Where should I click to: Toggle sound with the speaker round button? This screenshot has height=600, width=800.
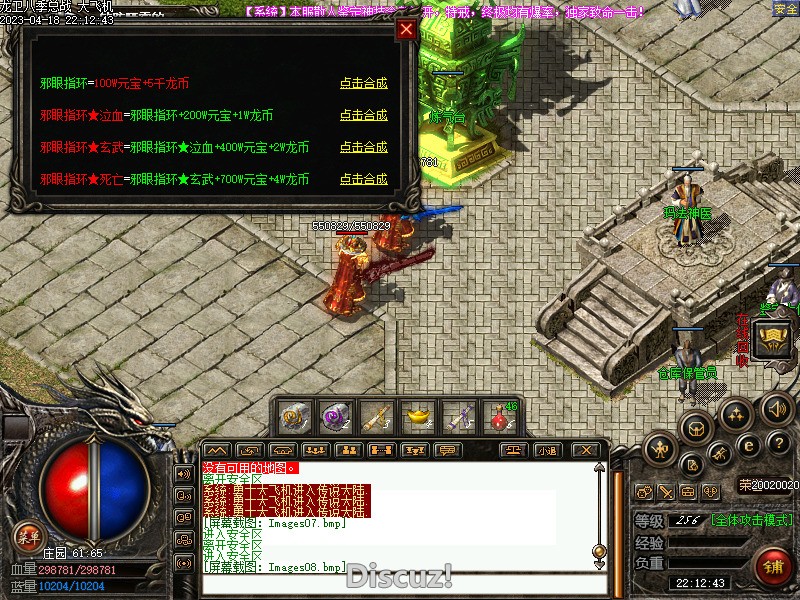tap(778, 408)
